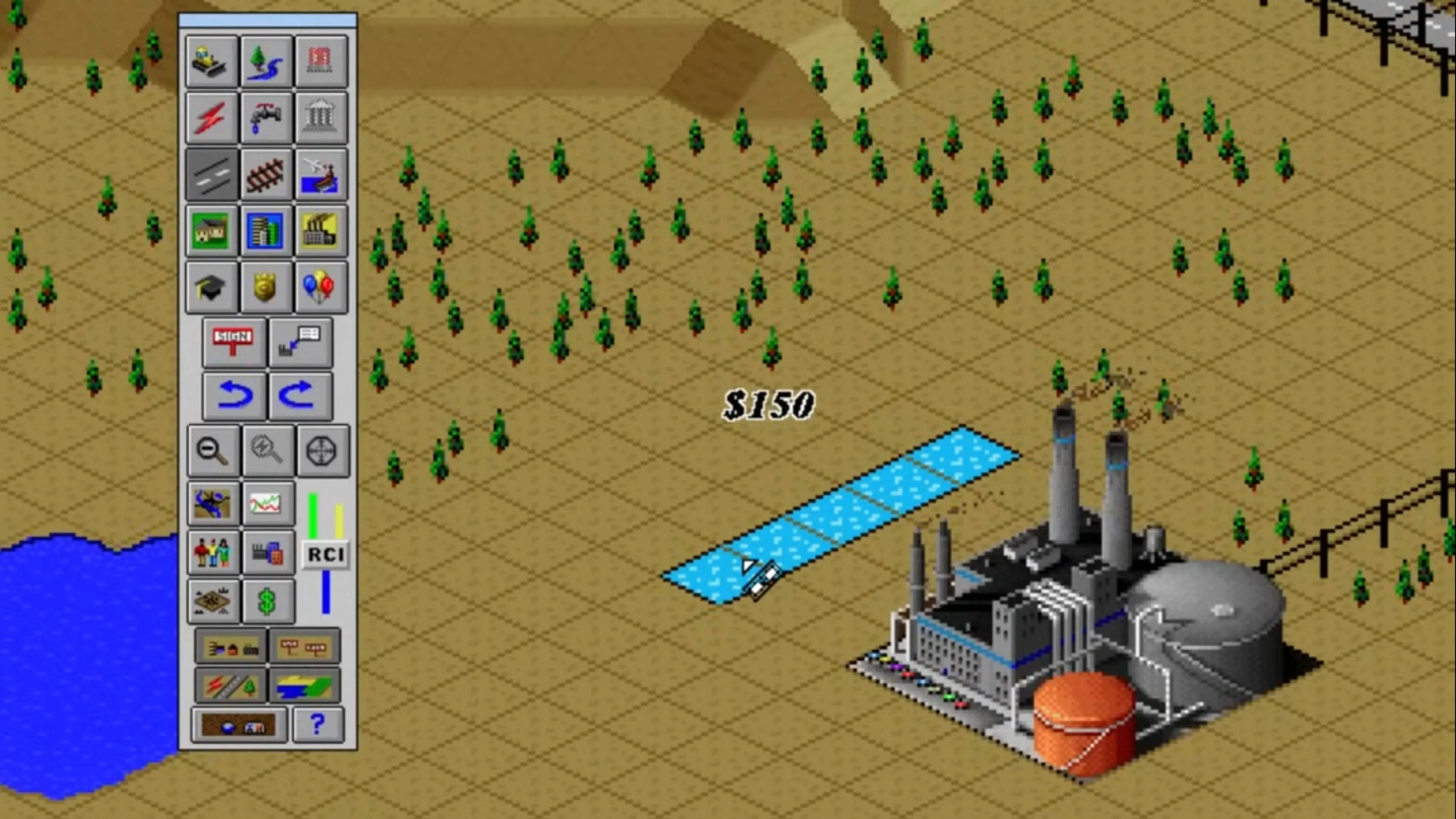Choose the police badge city services tool
Screen dimensions: 1456x819
[266, 287]
